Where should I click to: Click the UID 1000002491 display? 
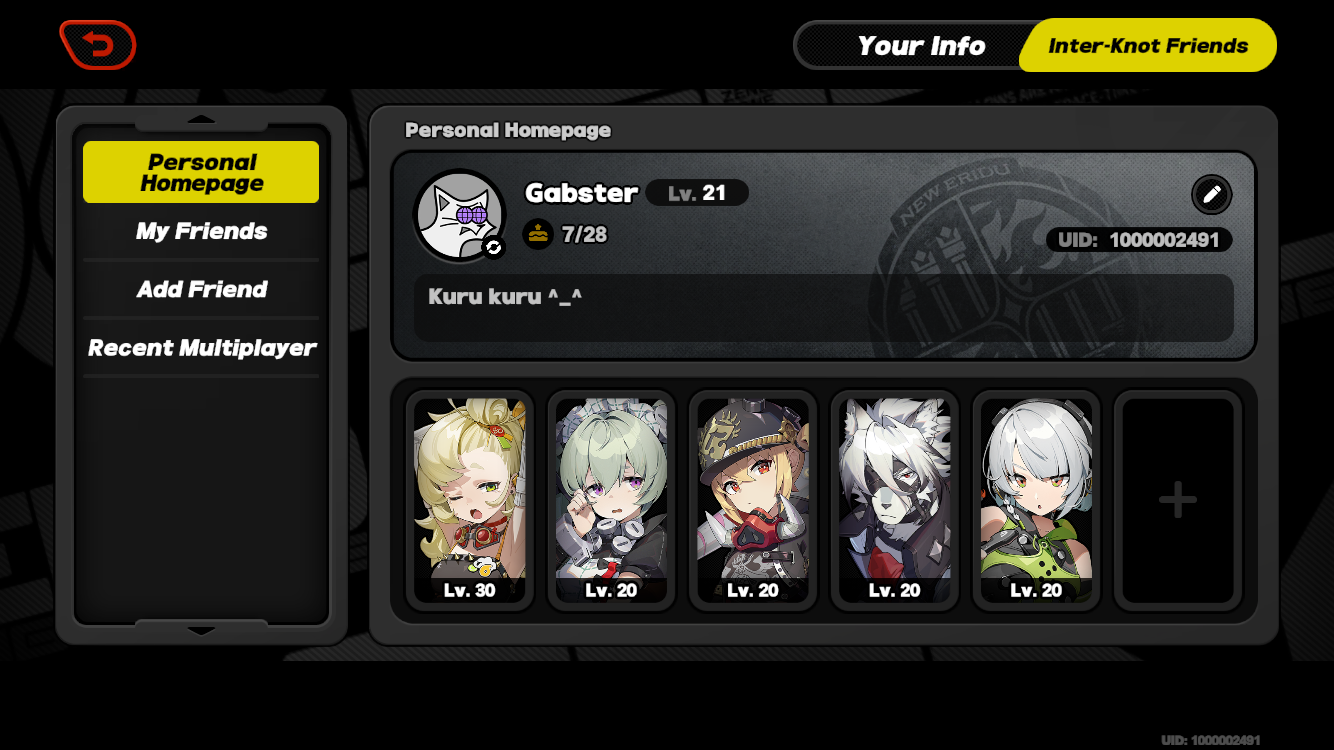[1138, 240]
